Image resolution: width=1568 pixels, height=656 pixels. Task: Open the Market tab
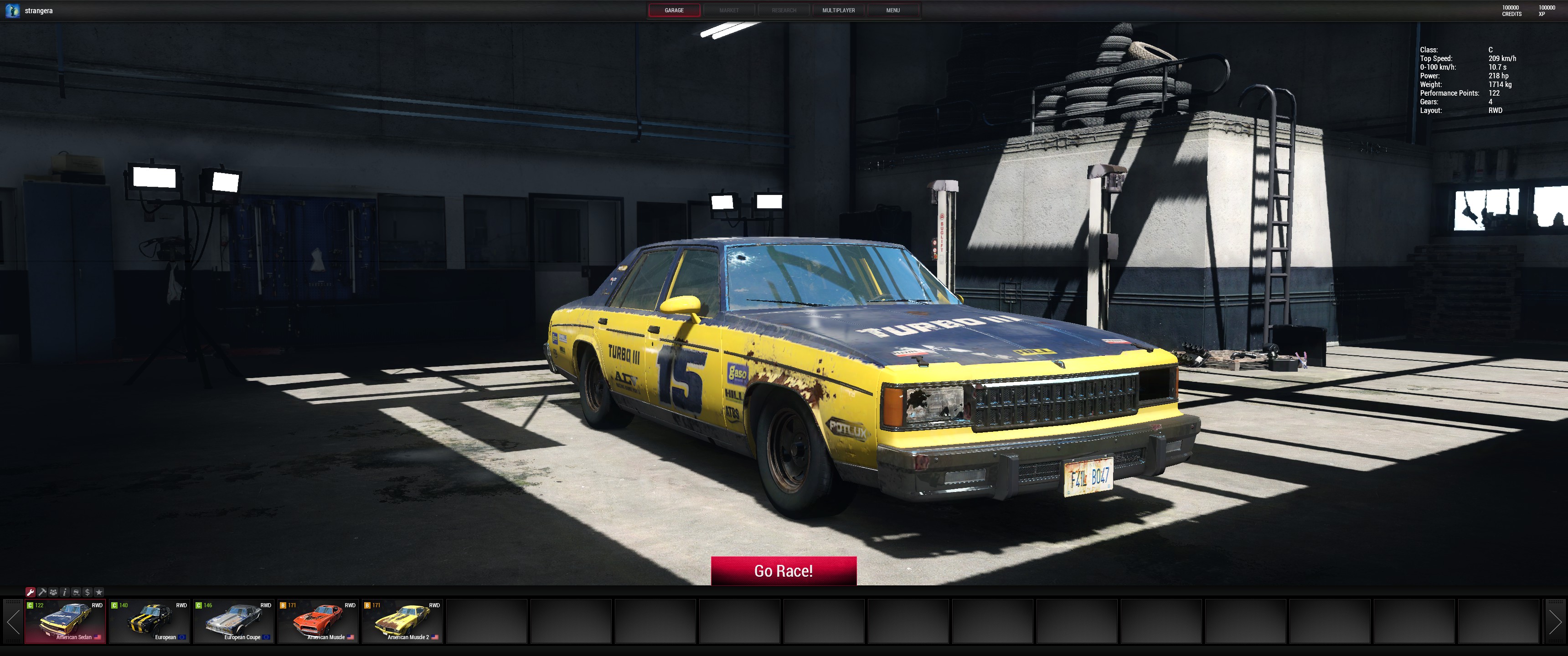(728, 10)
